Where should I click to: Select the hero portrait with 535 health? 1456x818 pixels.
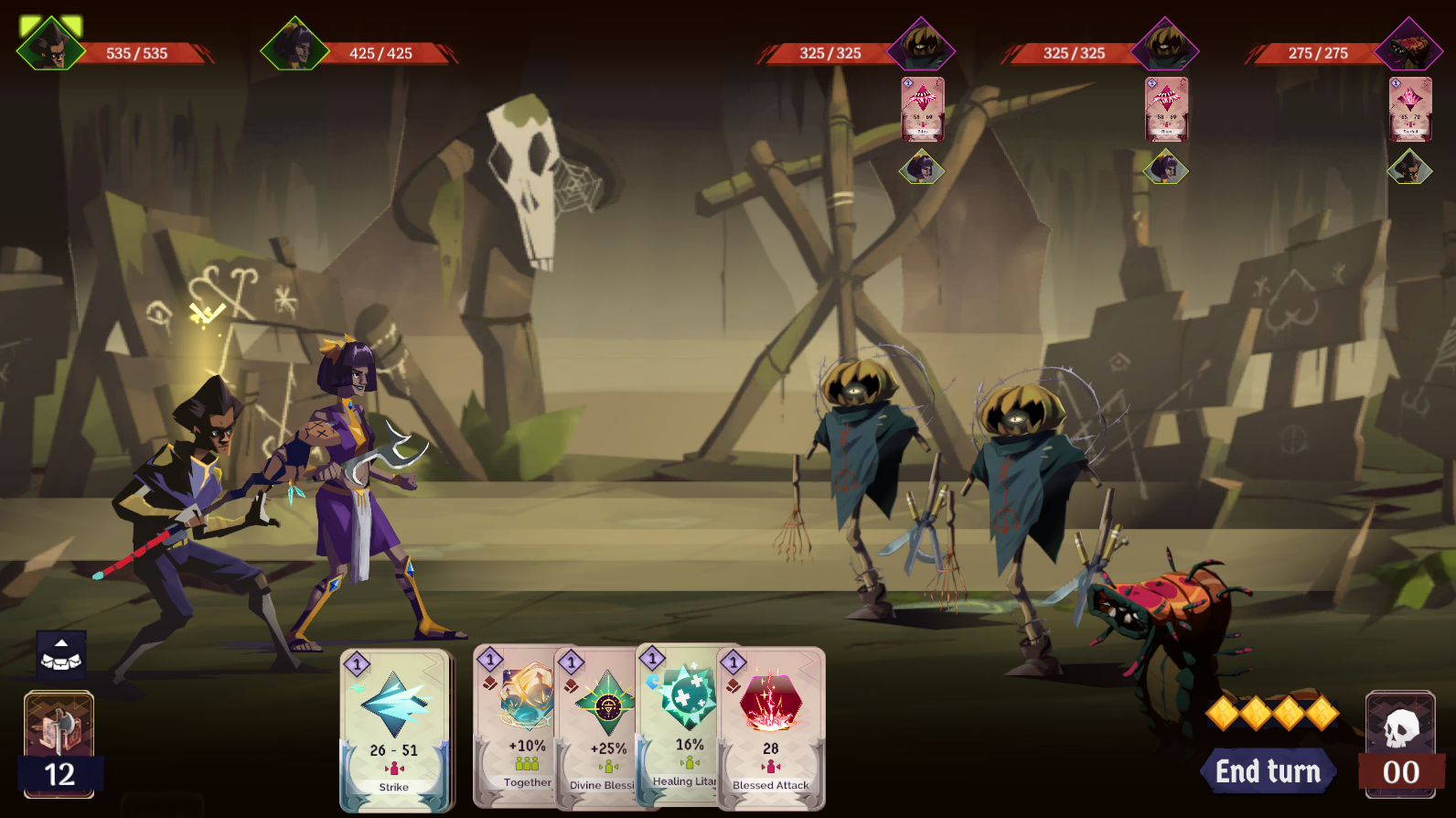click(x=51, y=46)
